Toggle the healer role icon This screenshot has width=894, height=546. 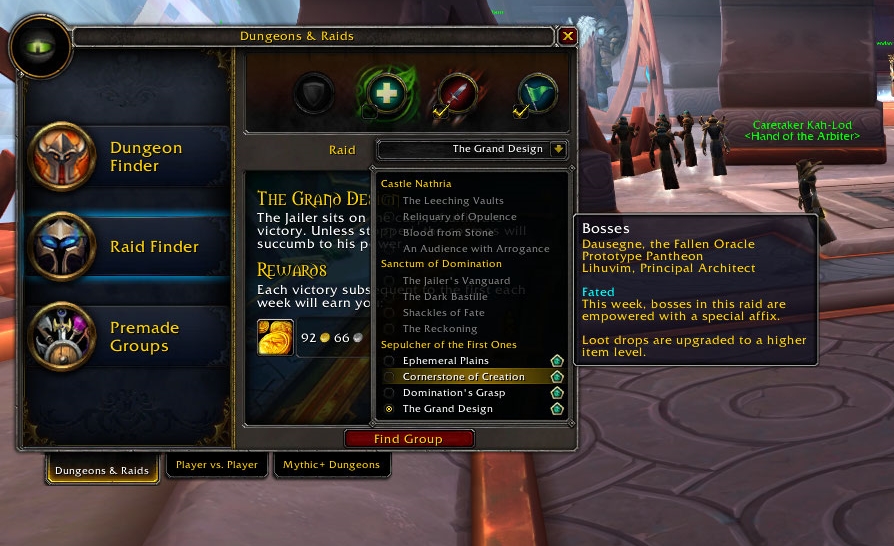point(385,95)
